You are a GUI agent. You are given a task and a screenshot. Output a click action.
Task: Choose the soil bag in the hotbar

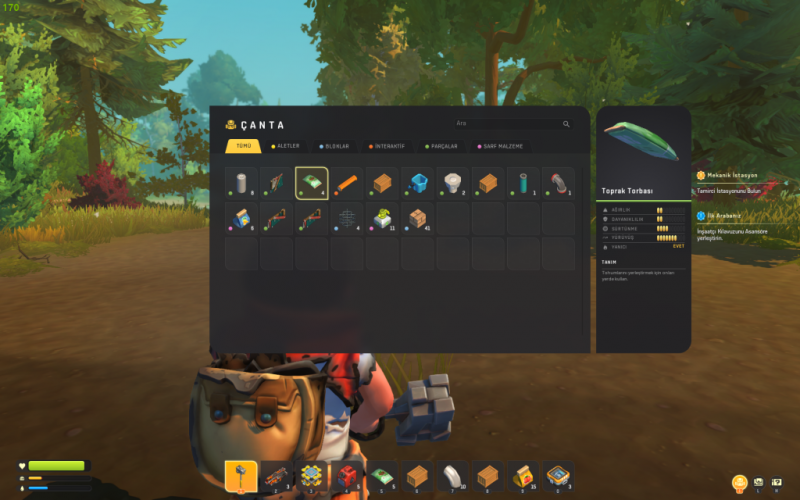tap(382, 476)
